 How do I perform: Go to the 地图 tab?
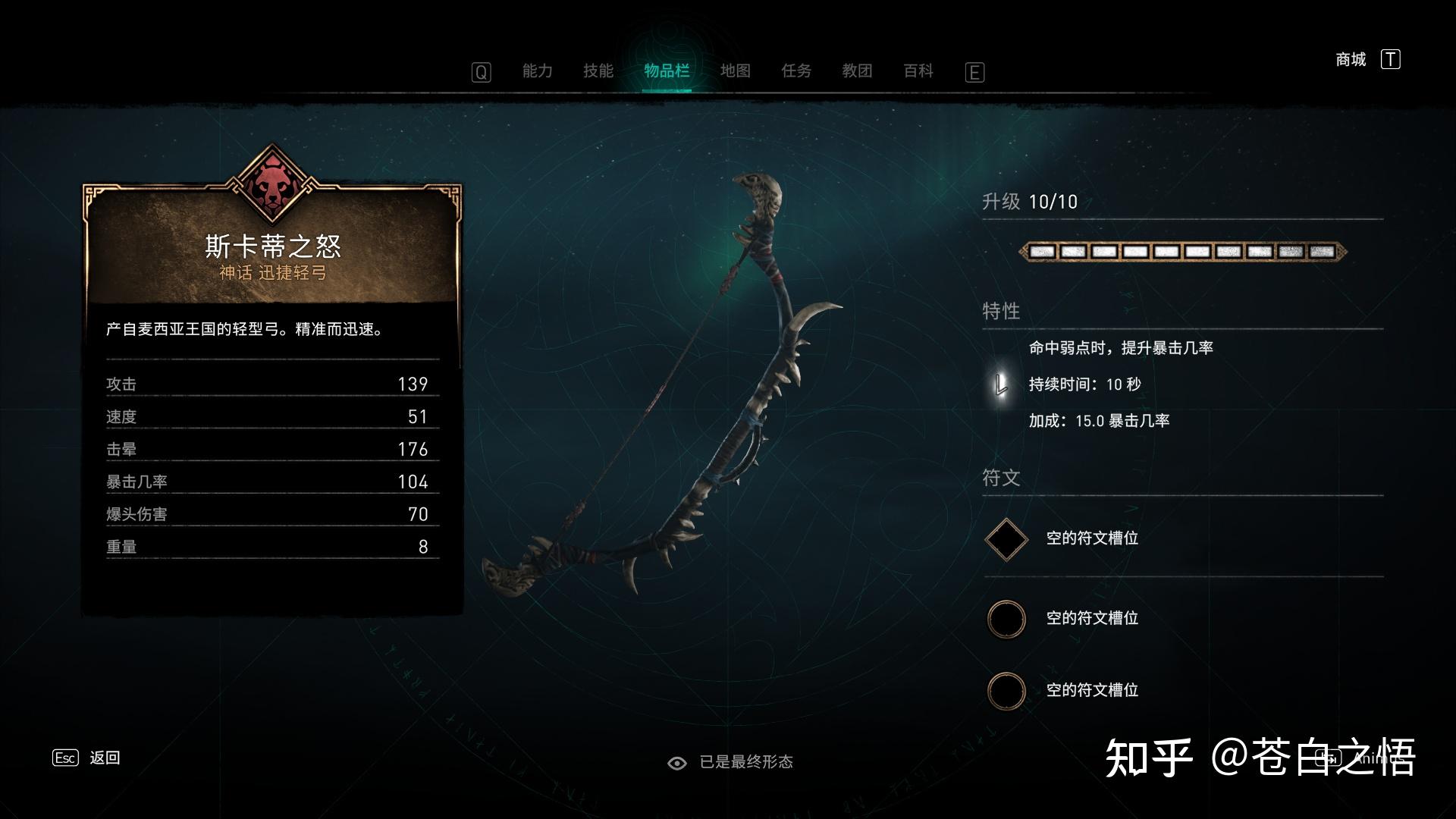pyautogui.click(x=735, y=71)
